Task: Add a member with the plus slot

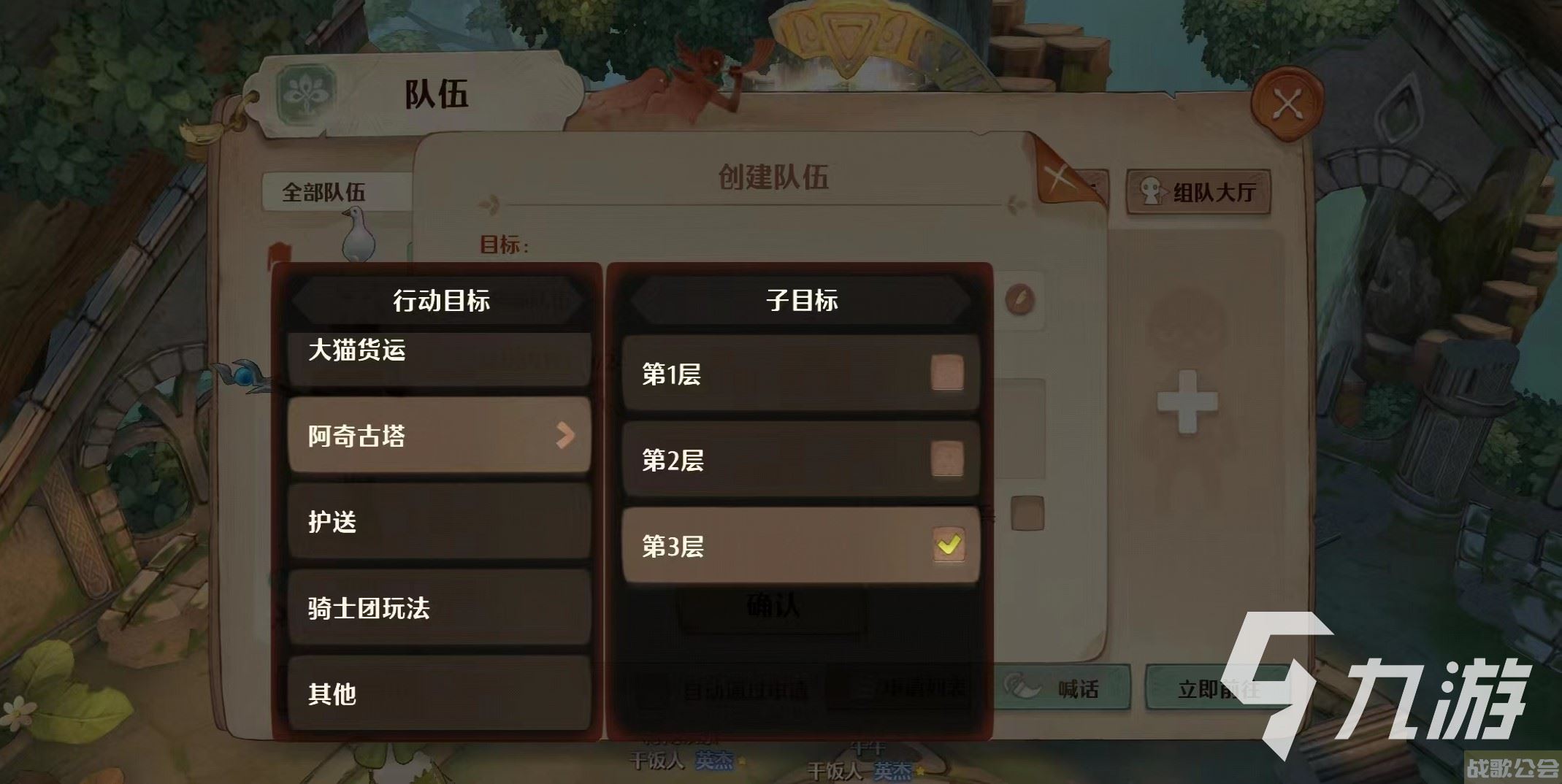Action: coord(1187,401)
